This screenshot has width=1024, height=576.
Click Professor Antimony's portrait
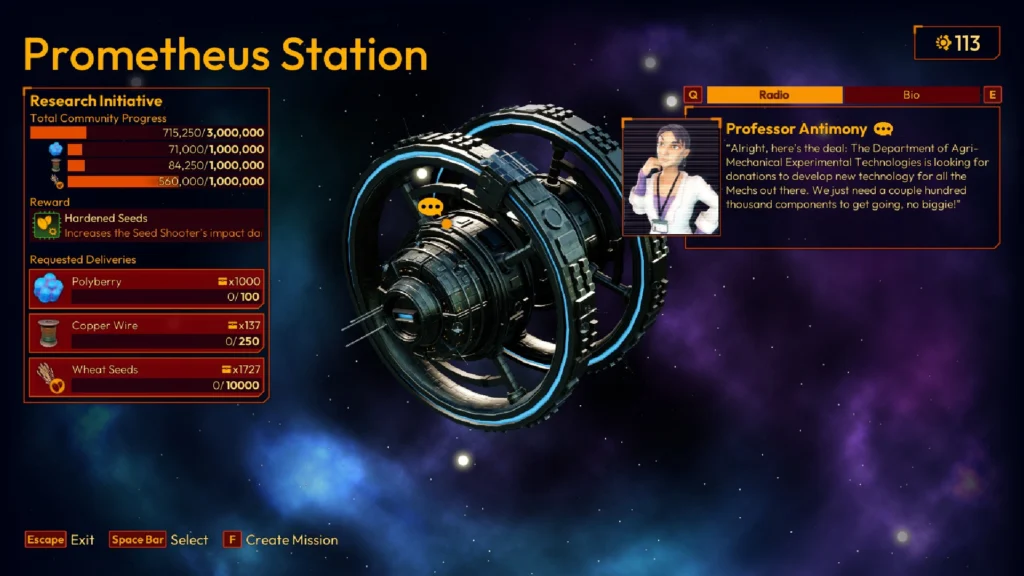[x=669, y=178]
